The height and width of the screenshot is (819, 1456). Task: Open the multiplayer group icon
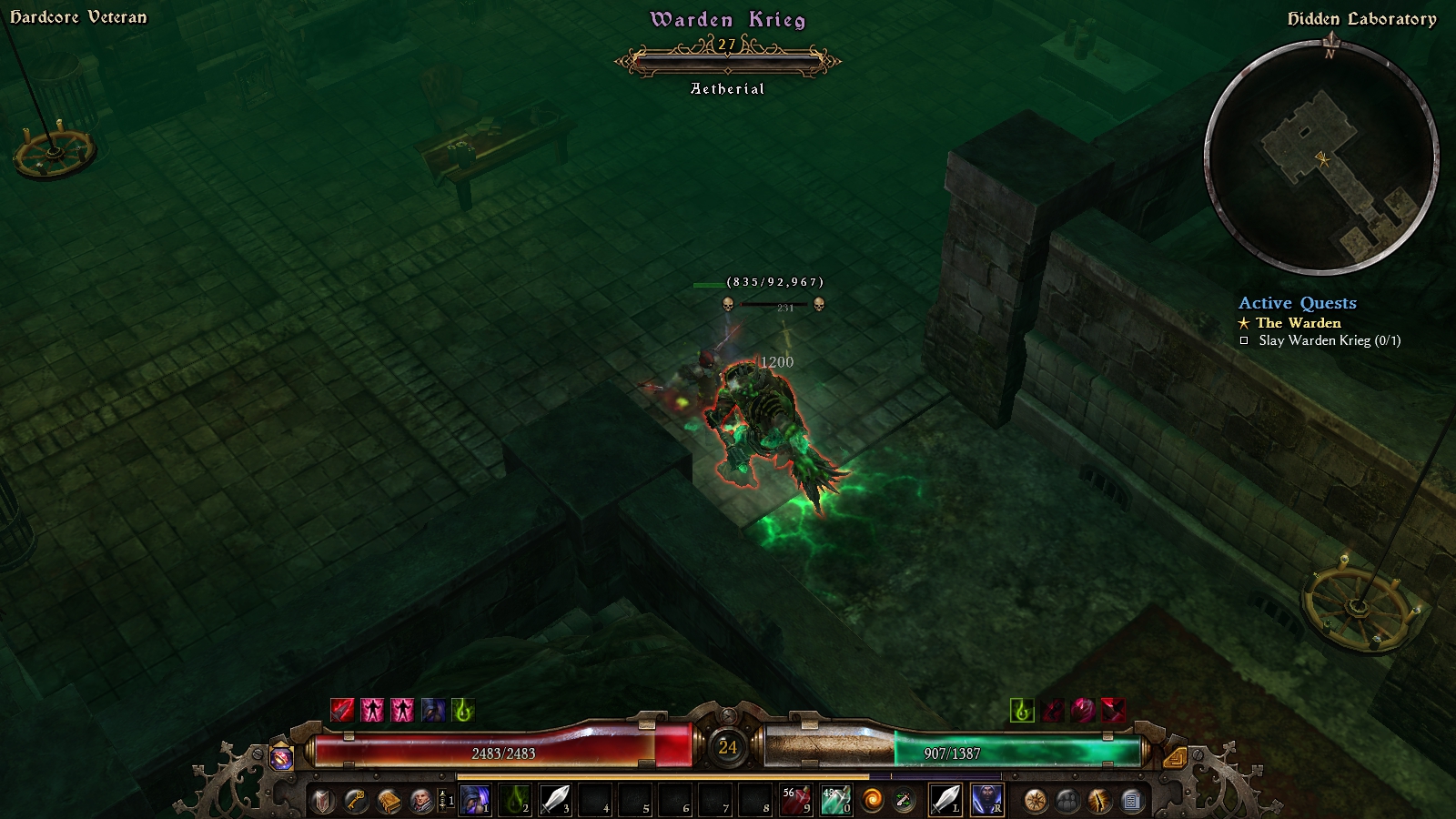tap(1067, 801)
